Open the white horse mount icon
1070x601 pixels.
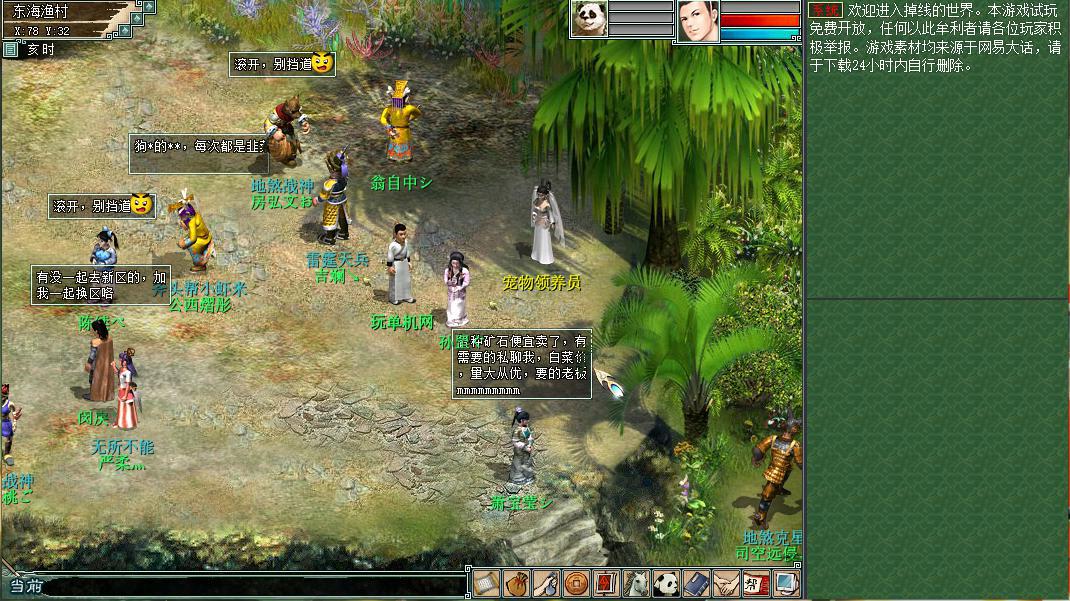pos(636,583)
